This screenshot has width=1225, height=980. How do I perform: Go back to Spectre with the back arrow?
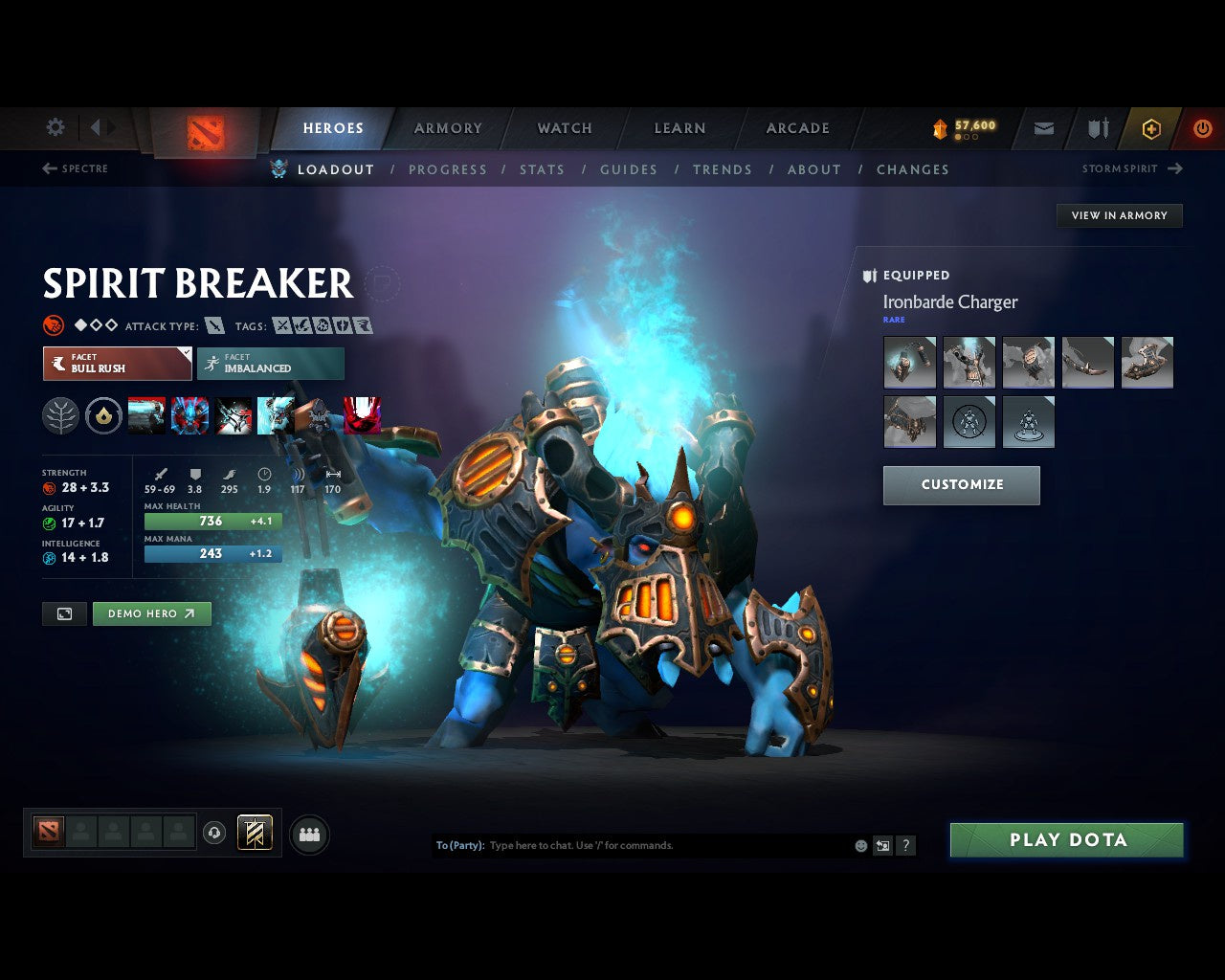coord(49,168)
